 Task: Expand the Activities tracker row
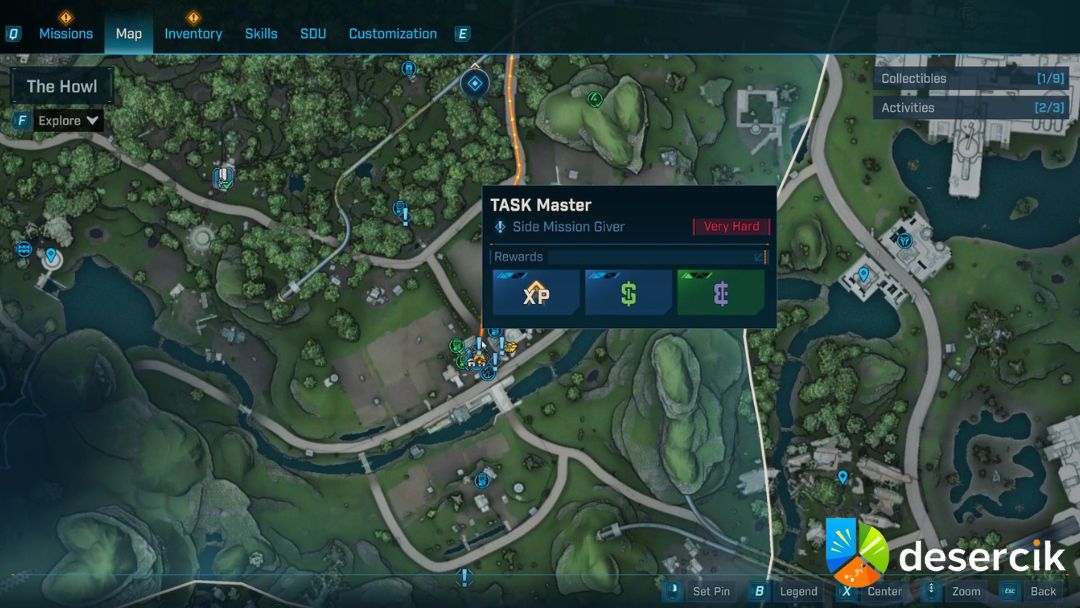pos(970,107)
